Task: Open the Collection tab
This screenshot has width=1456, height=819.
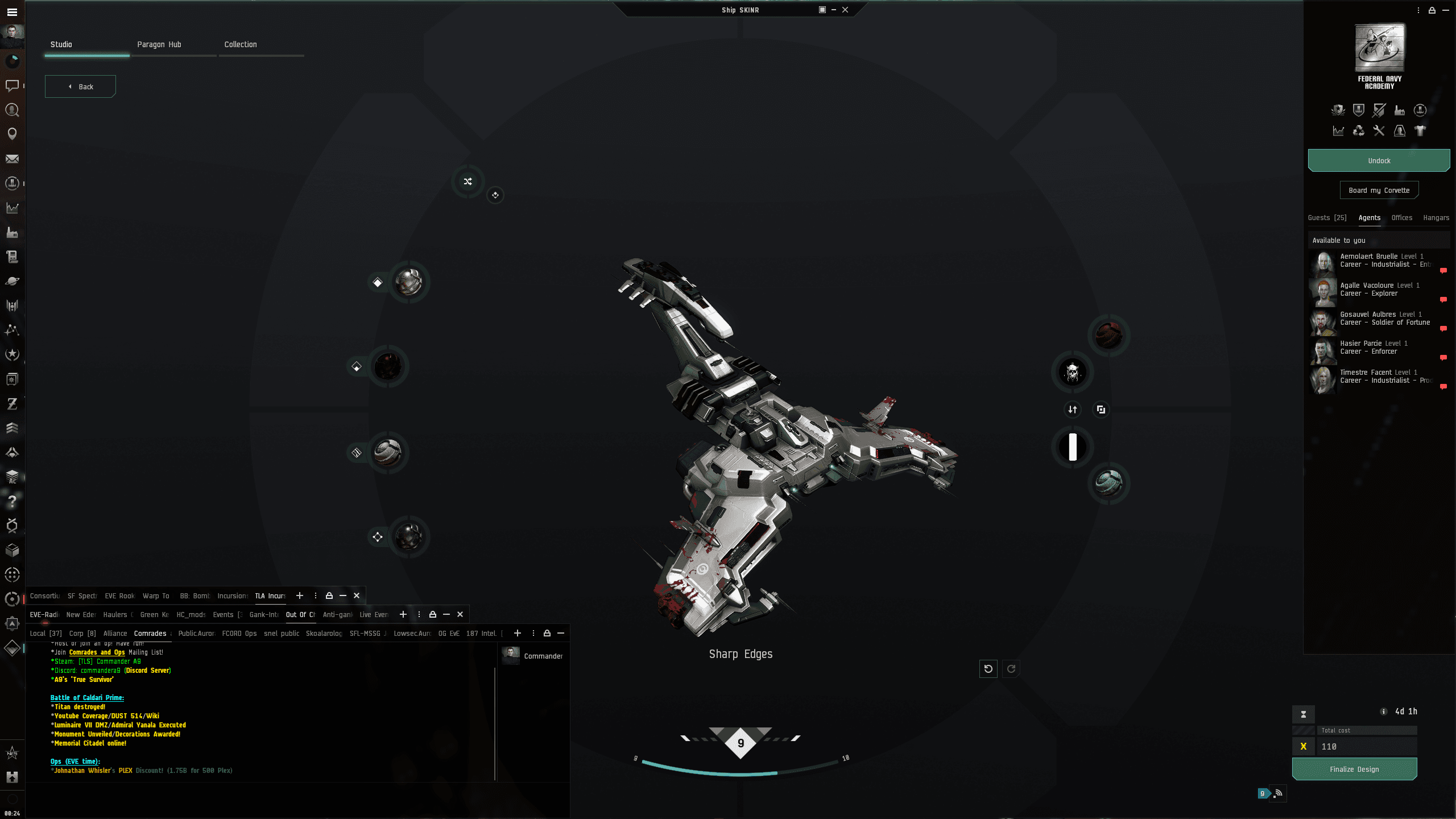Action: 241,44
